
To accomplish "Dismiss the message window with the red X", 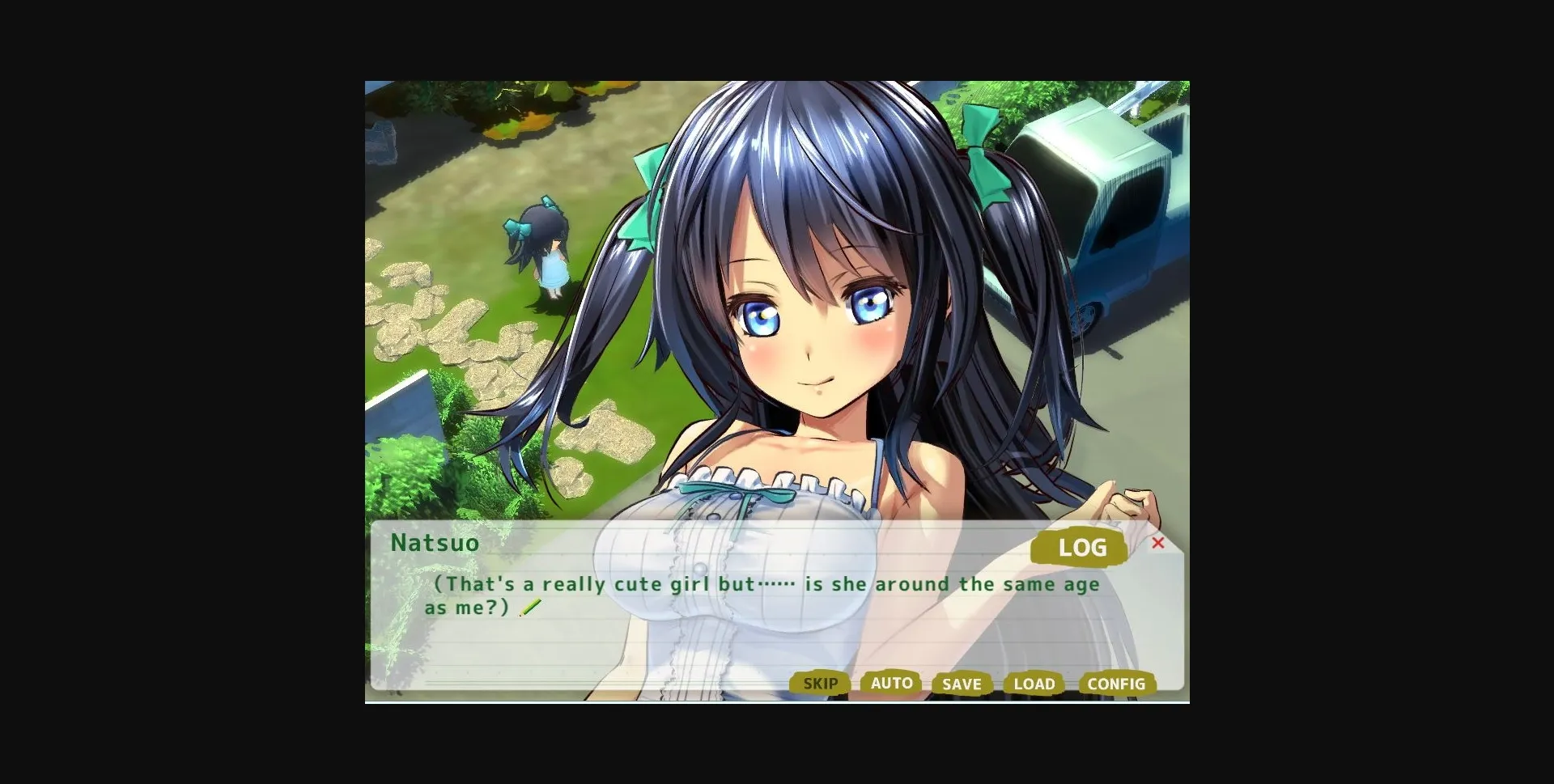I will click(x=1159, y=545).
